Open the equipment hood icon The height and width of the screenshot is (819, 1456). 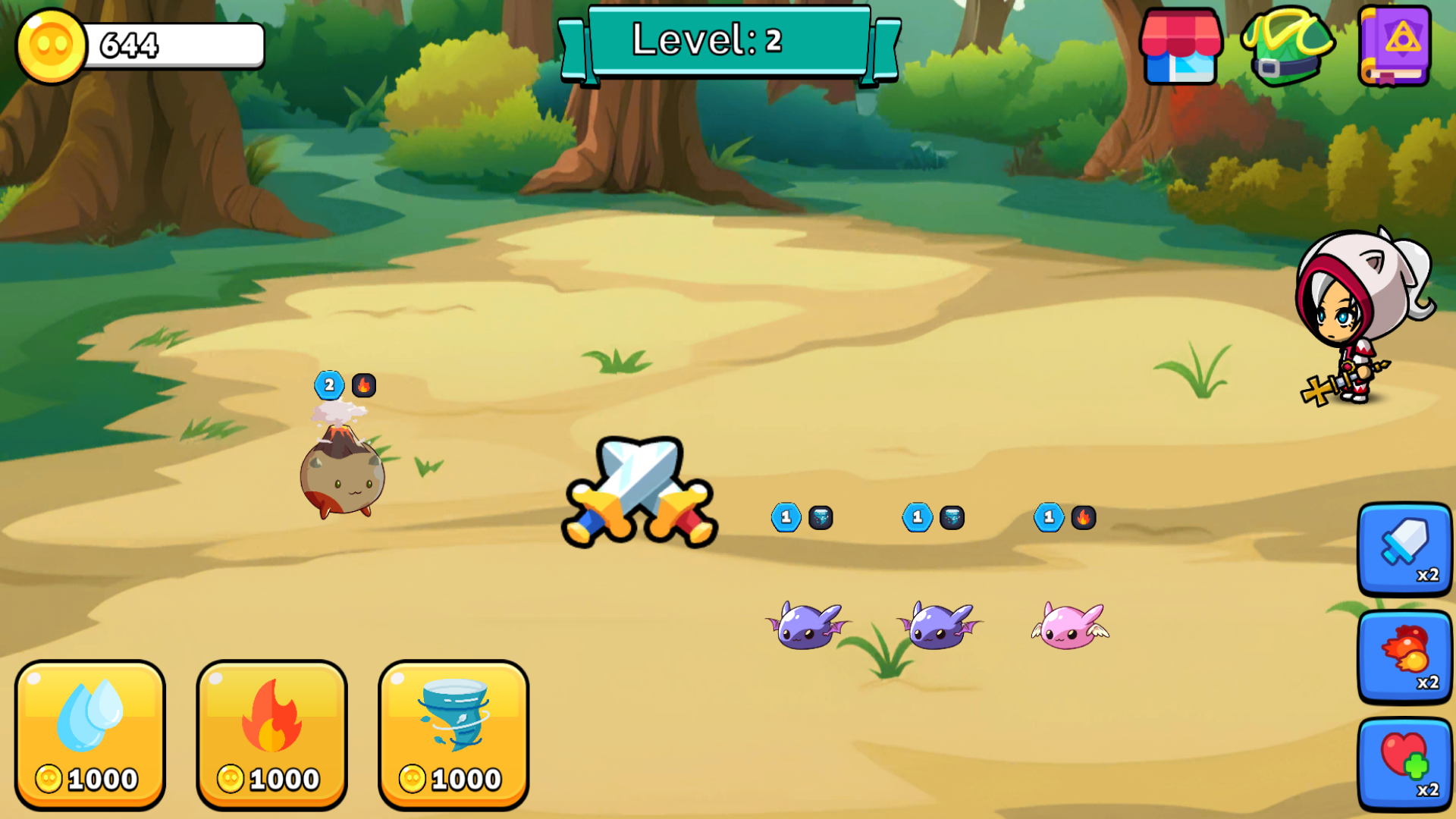click(x=1288, y=45)
